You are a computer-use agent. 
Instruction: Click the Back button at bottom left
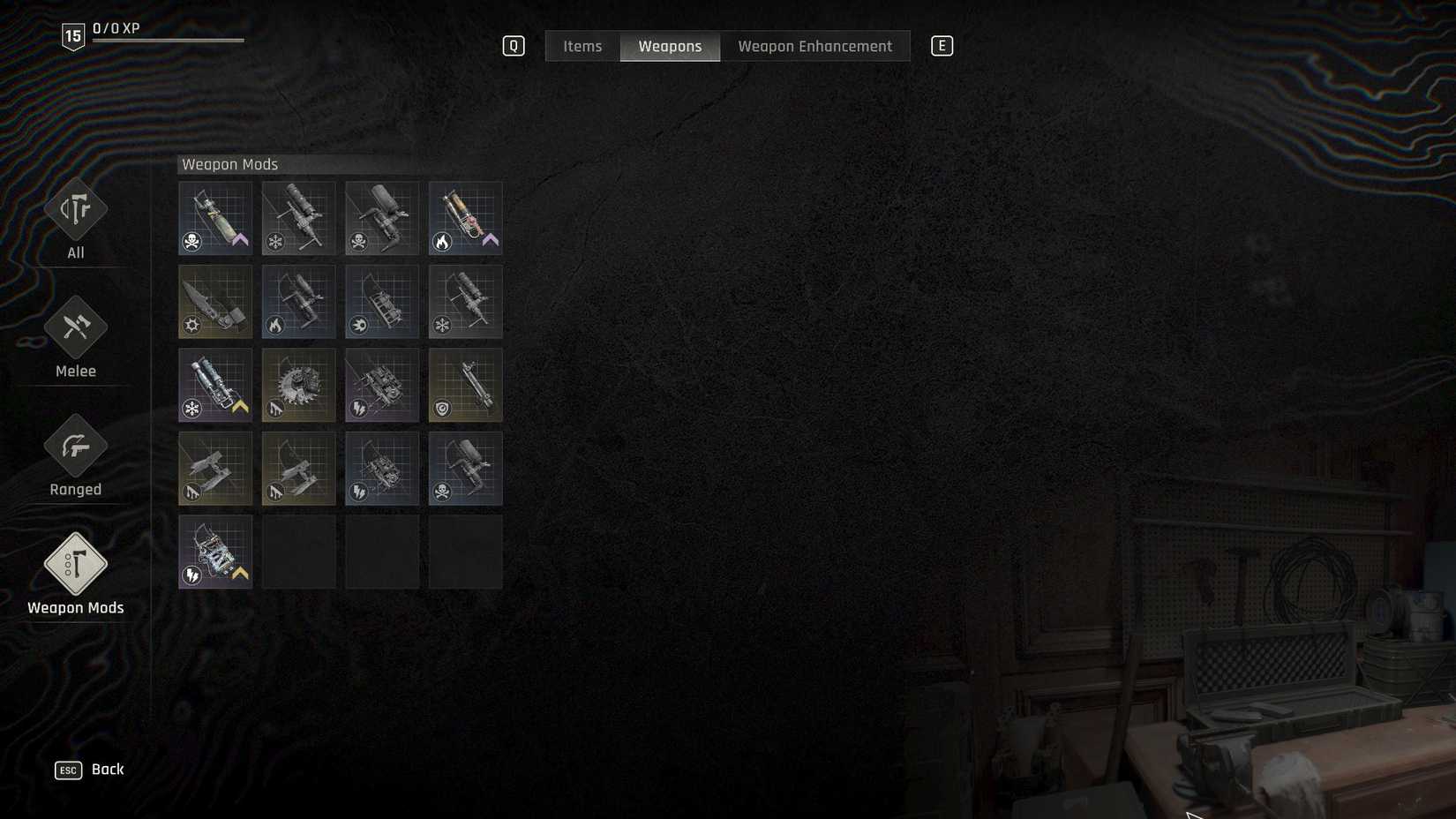(x=88, y=769)
